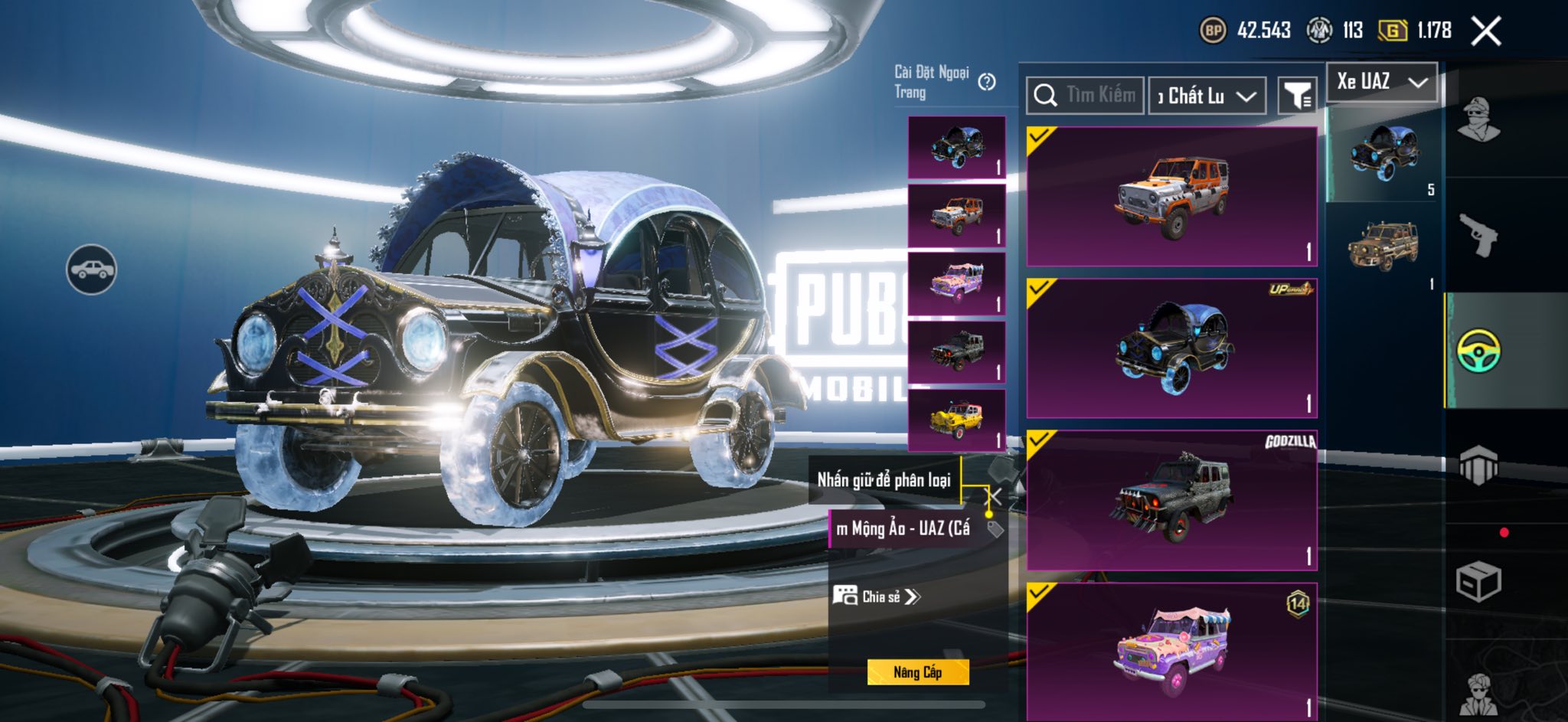Select the yellow UAZ in the loadout list
Viewport: 1568px width, 722px height.
pos(956,420)
